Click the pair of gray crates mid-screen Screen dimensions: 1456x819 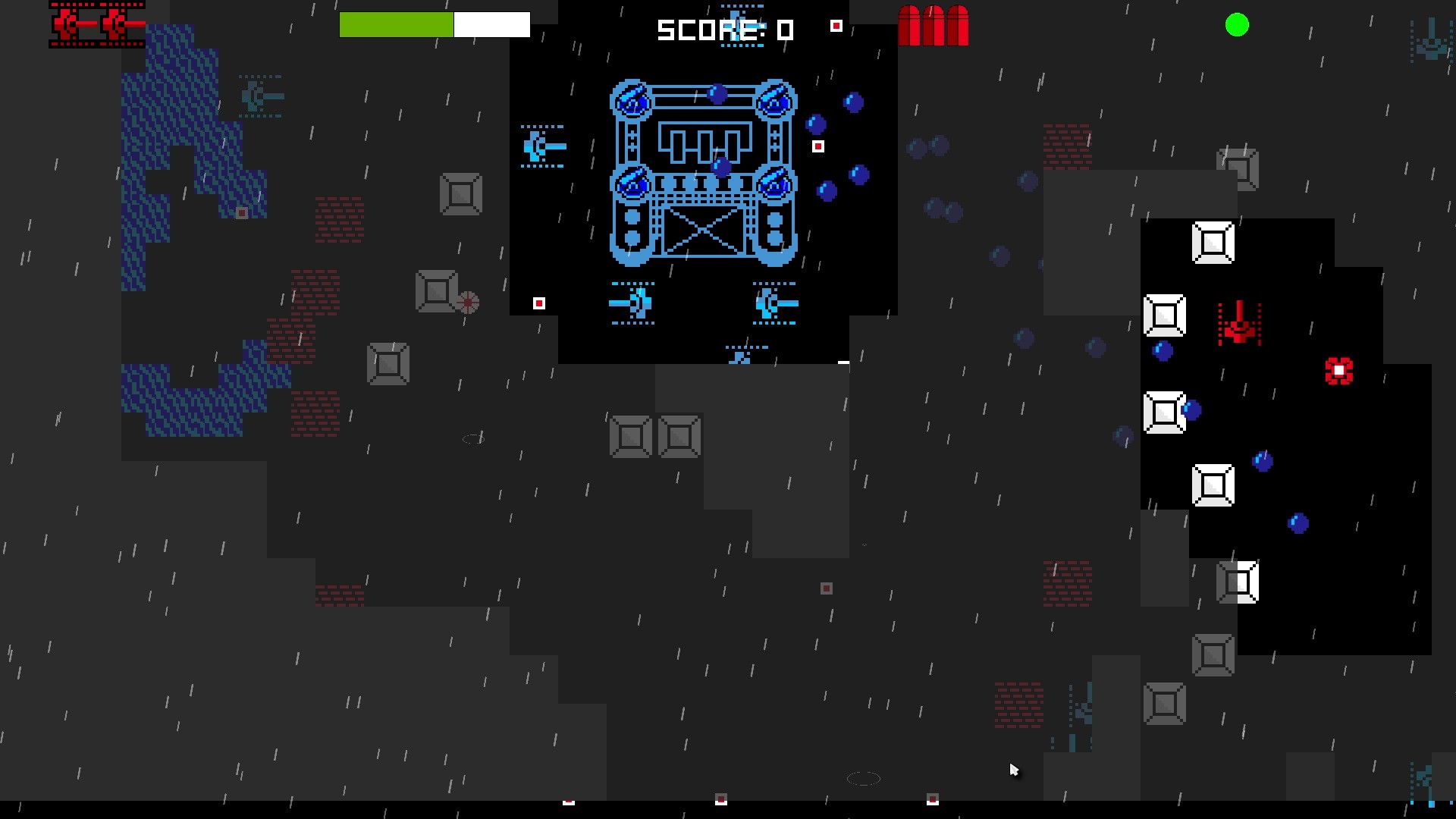pos(656,435)
